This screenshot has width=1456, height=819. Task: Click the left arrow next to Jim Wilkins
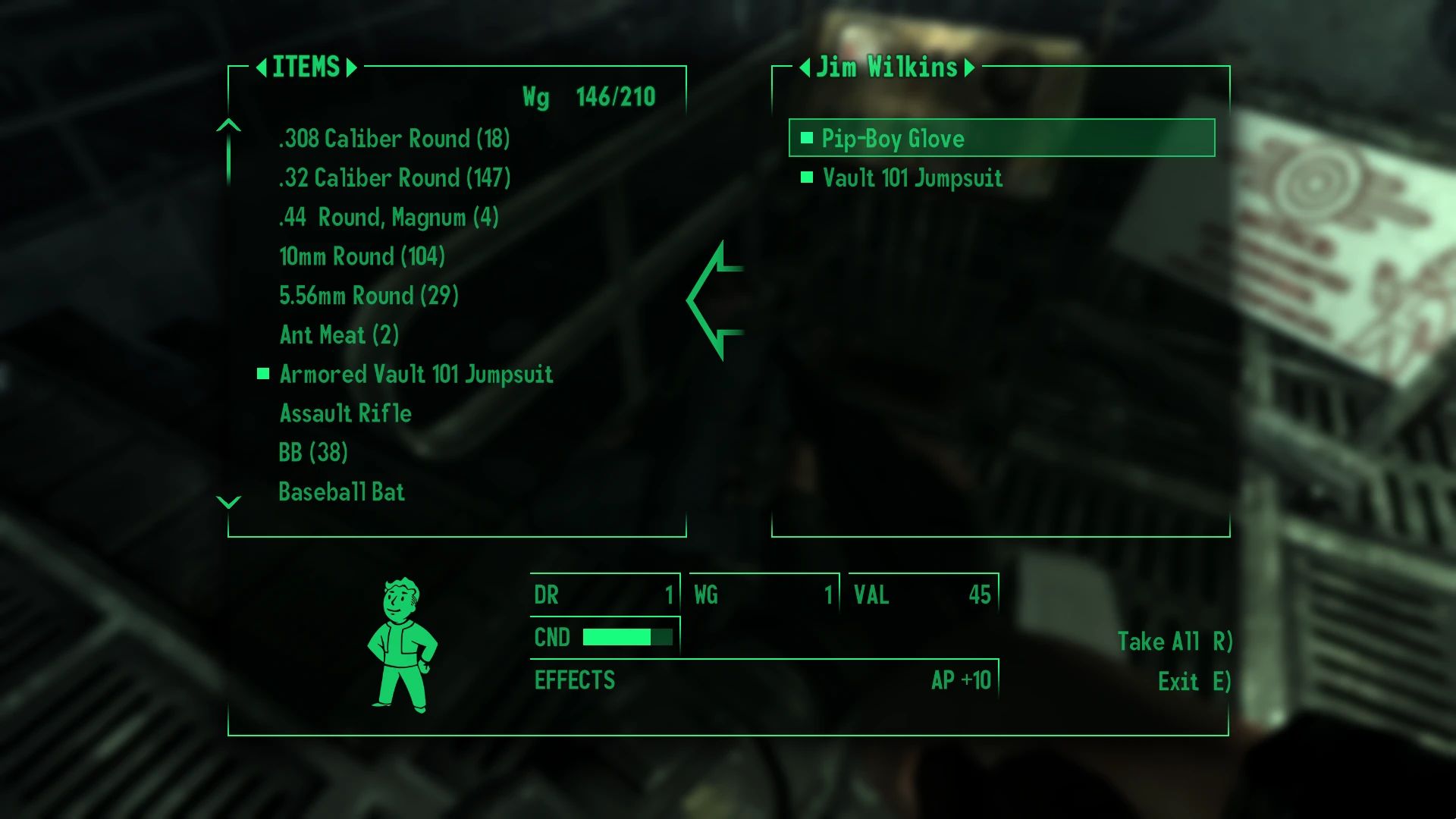tap(805, 68)
